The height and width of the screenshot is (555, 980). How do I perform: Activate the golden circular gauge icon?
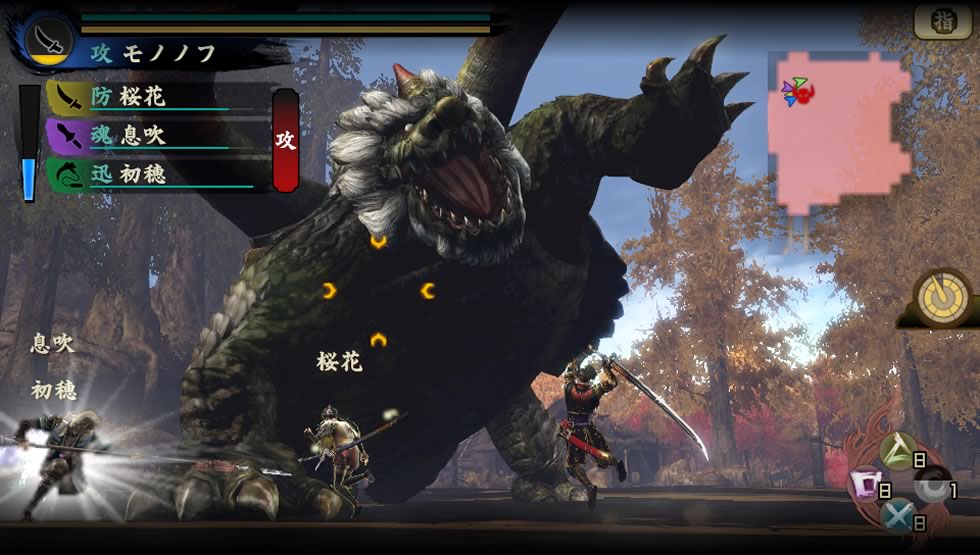[941, 295]
